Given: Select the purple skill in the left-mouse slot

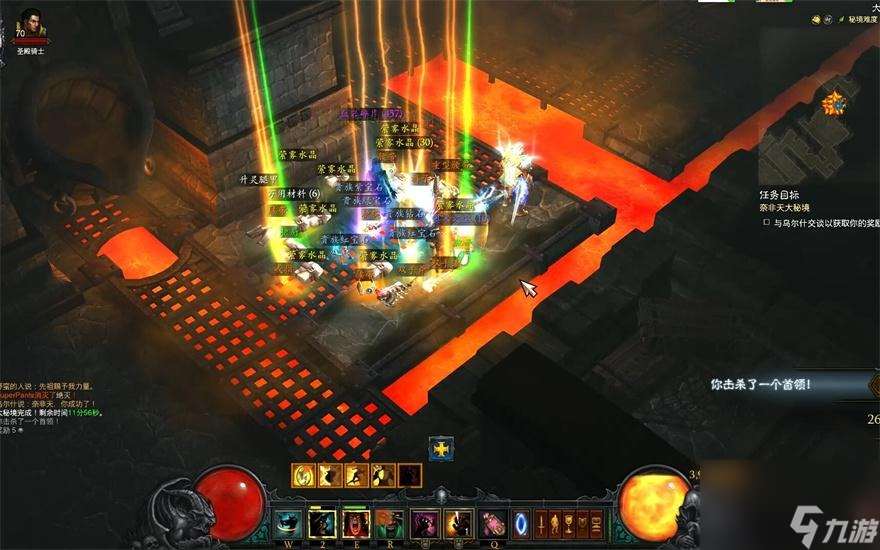Looking at the screenshot, I should pos(425,523).
